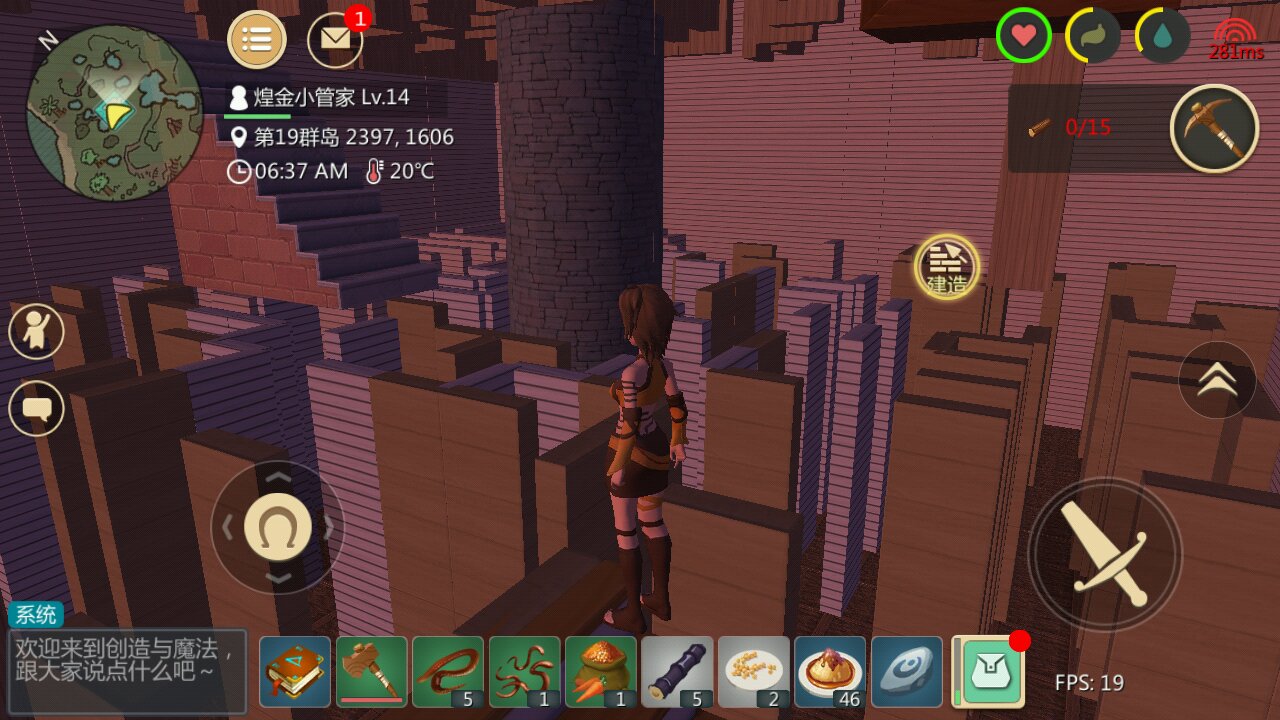
Task: Select the pickaxe tool button
Action: [x=1214, y=128]
